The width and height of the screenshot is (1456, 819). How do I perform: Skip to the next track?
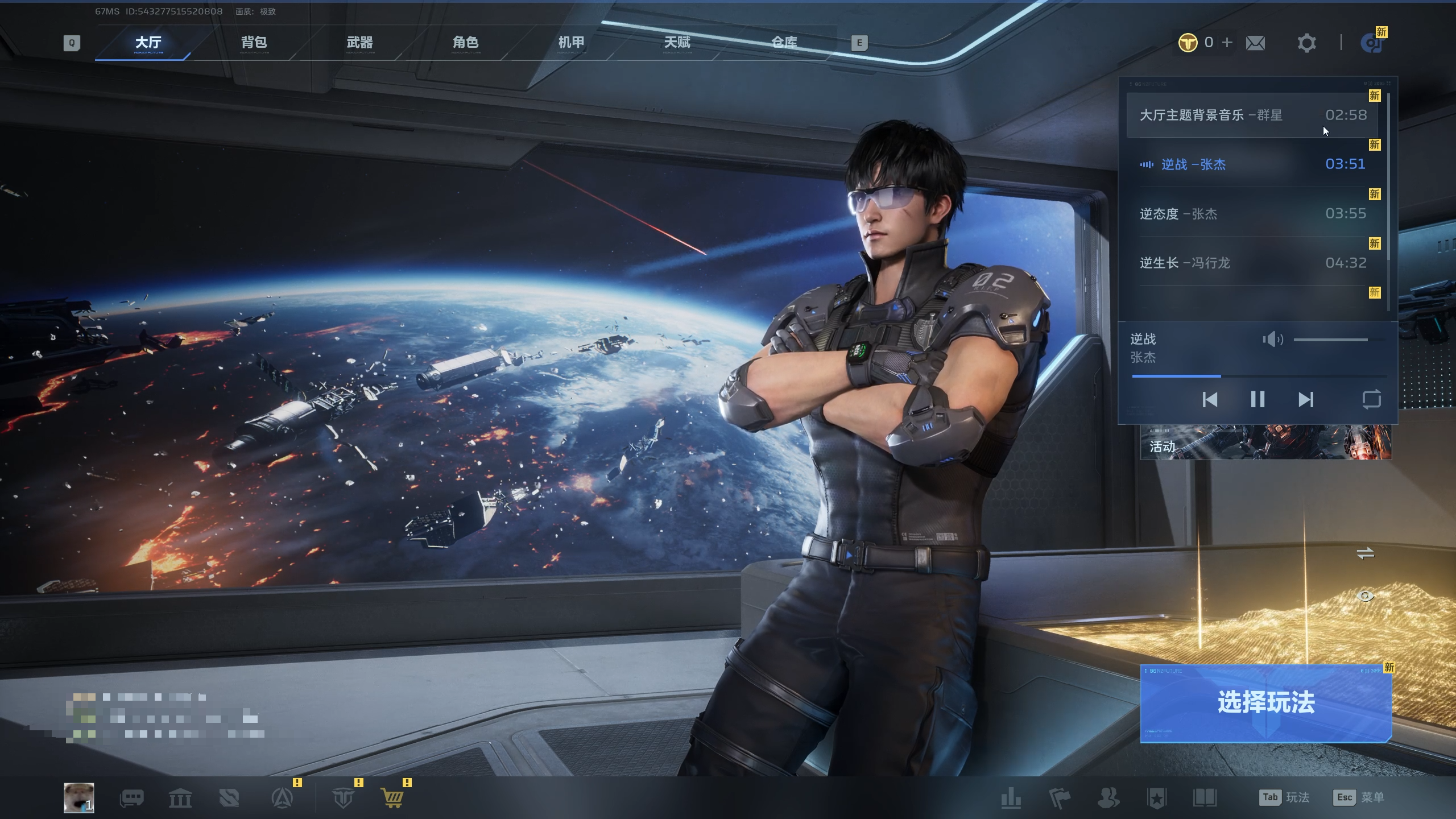point(1306,399)
